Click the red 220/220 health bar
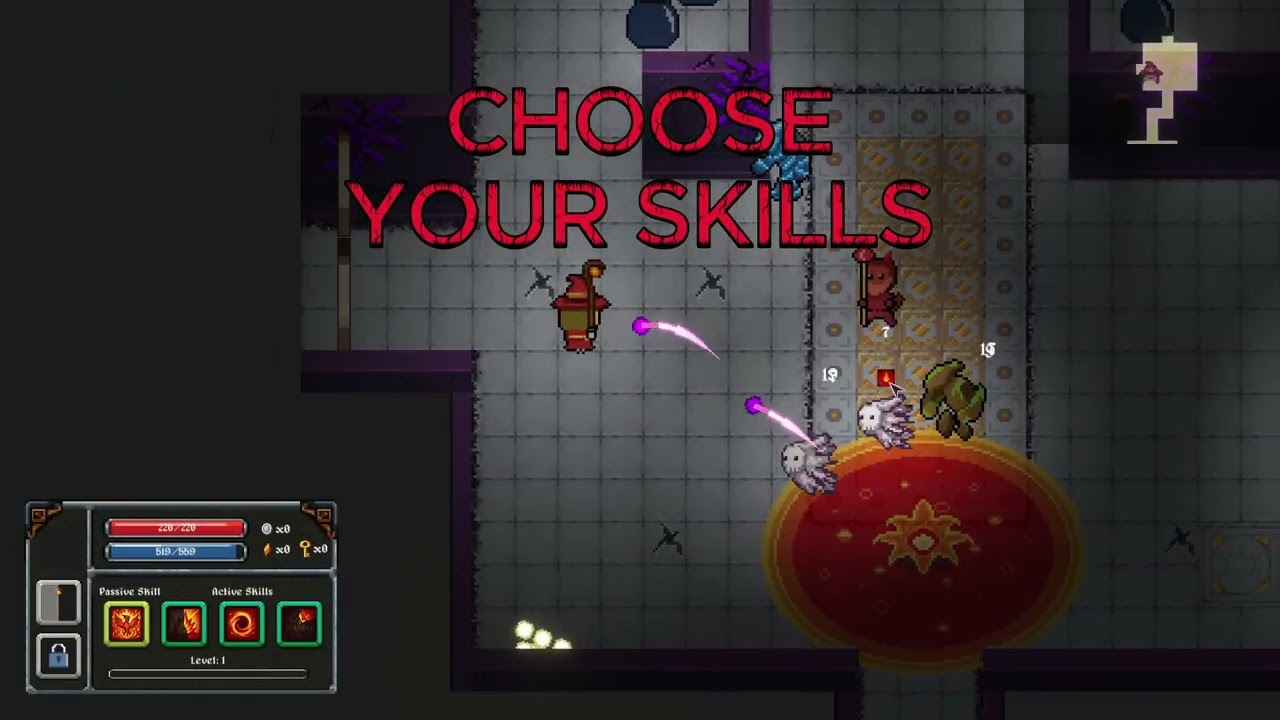This screenshot has width=1280, height=720. [x=174, y=528]
